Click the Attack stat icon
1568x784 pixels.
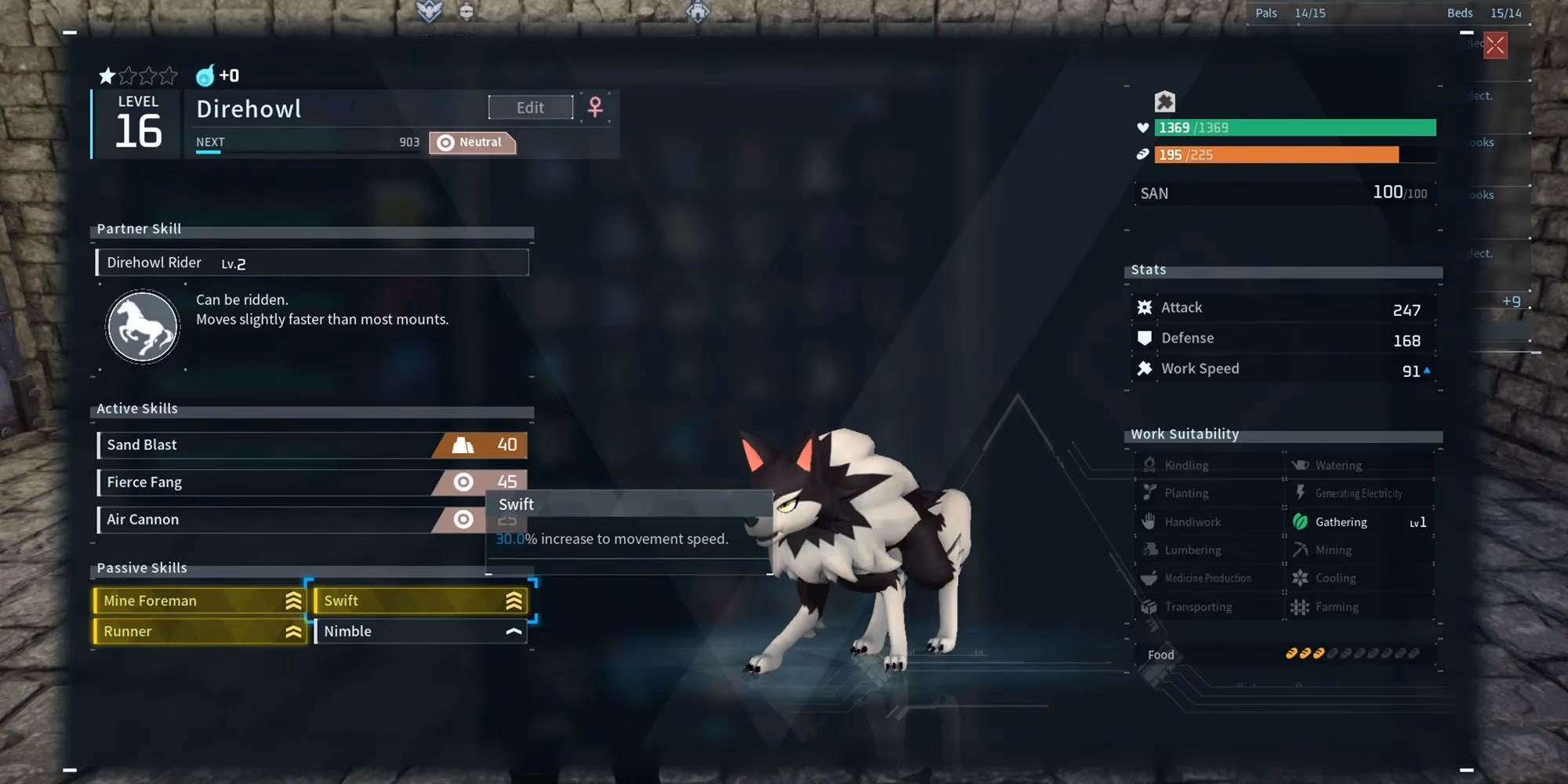pos(1145,307)
